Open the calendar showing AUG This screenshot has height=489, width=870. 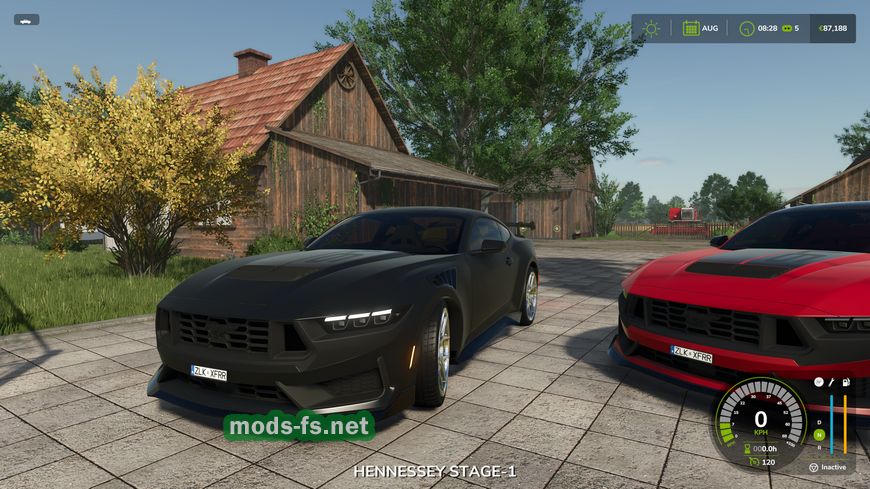[691, 28]
